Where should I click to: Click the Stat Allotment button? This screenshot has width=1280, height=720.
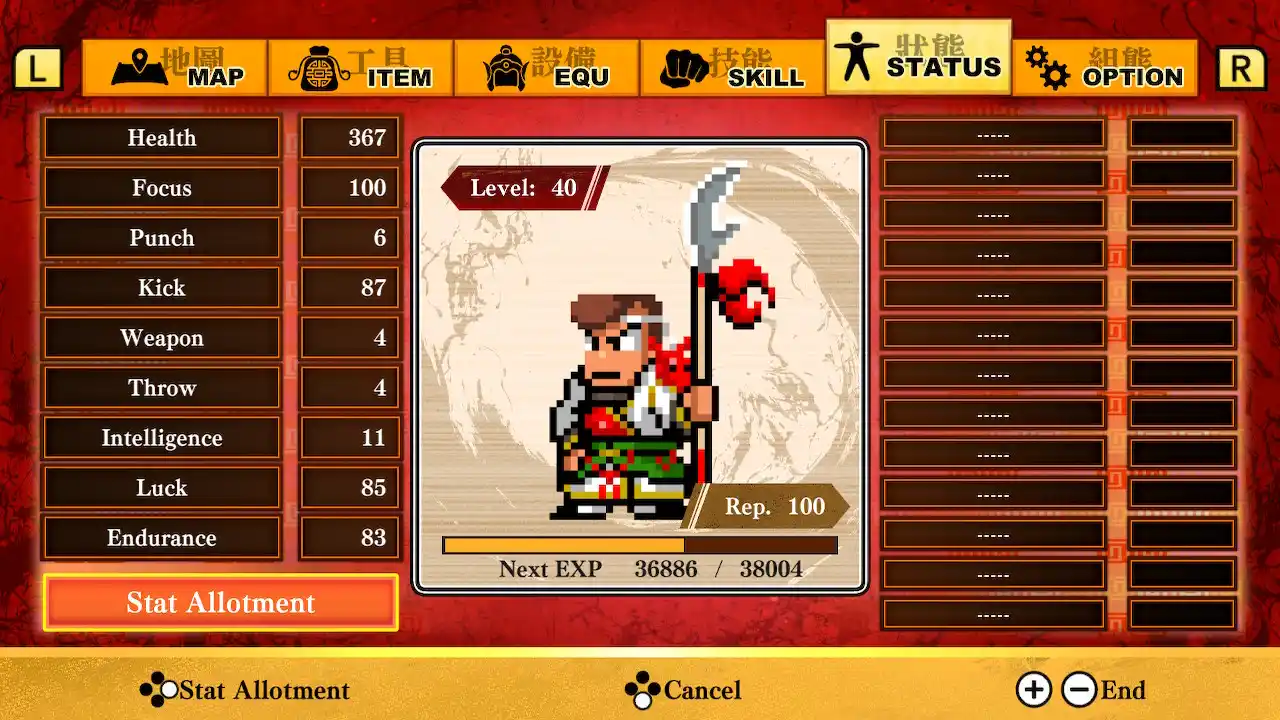221,603
